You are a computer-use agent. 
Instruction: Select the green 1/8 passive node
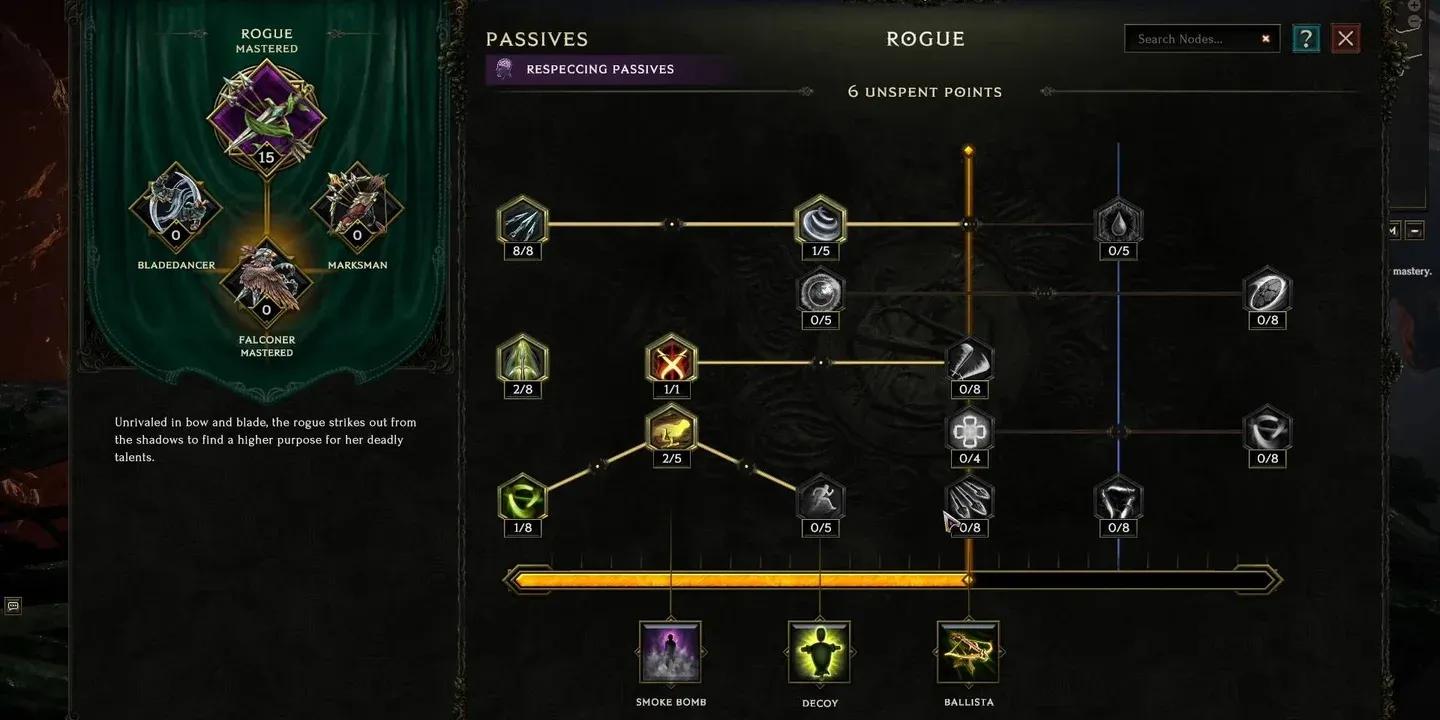(x=521, y=499)
